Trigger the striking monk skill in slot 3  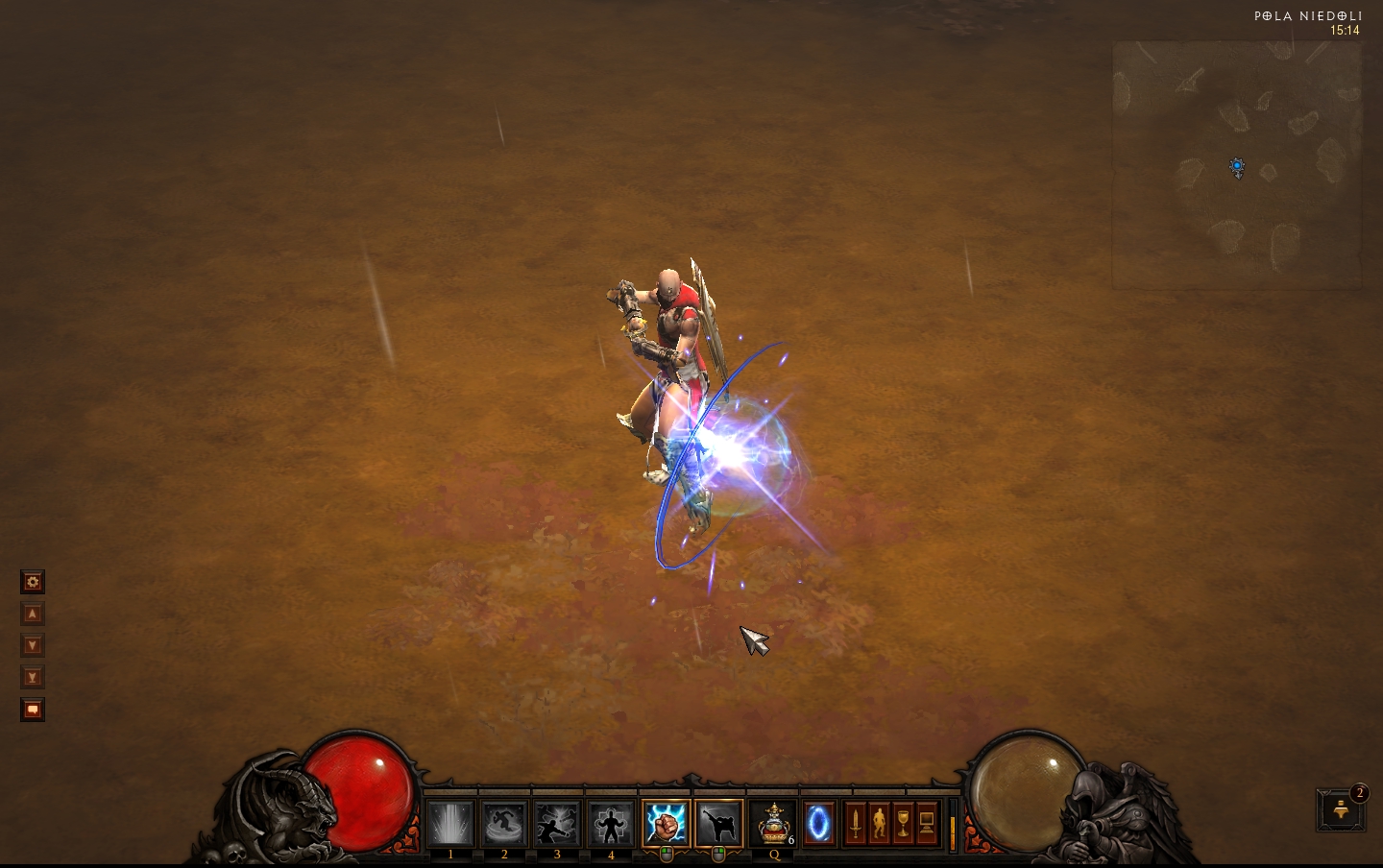click(x=557, y=824)
